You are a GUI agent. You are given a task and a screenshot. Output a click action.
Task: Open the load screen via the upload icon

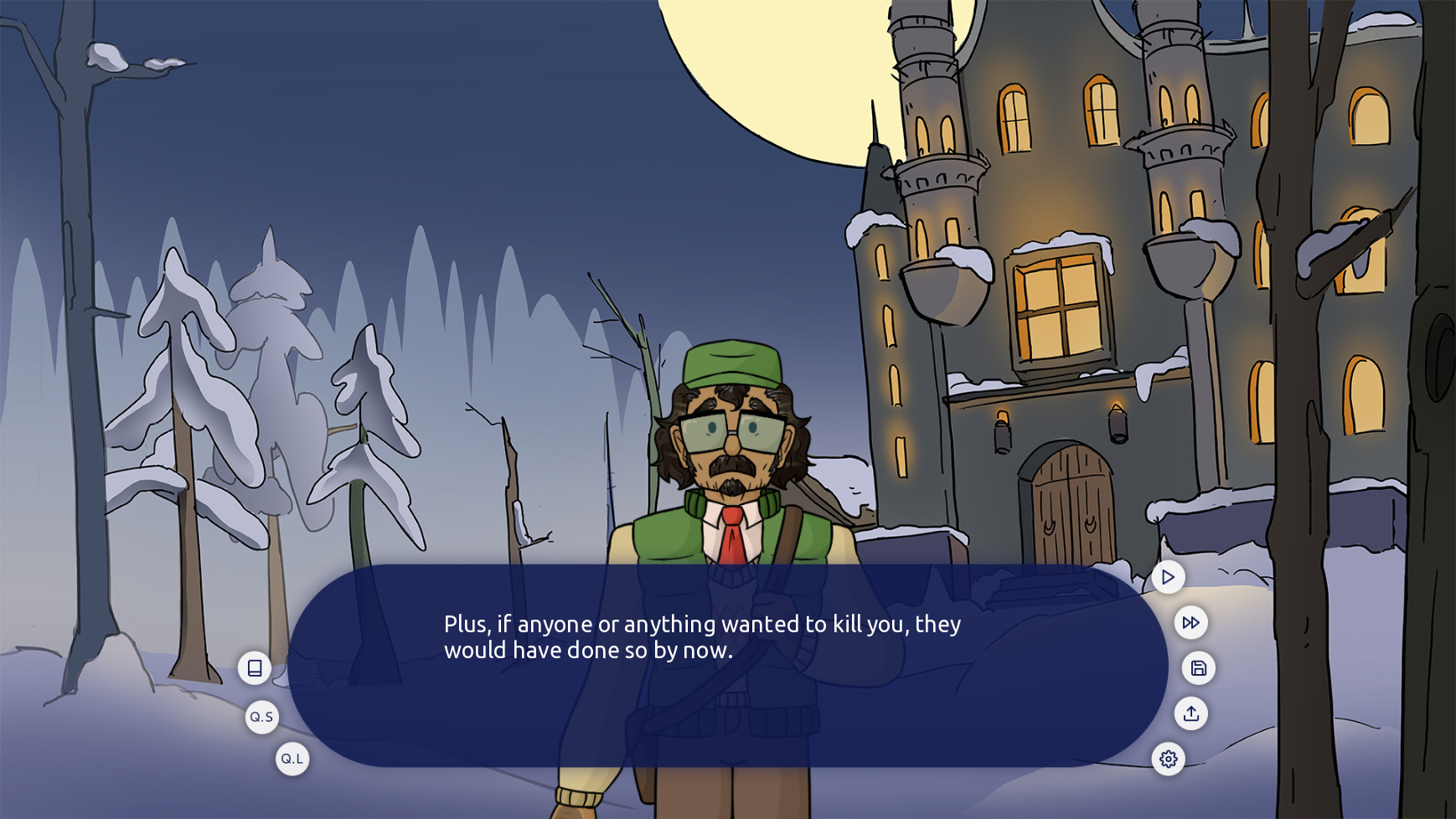[1191, 713]
